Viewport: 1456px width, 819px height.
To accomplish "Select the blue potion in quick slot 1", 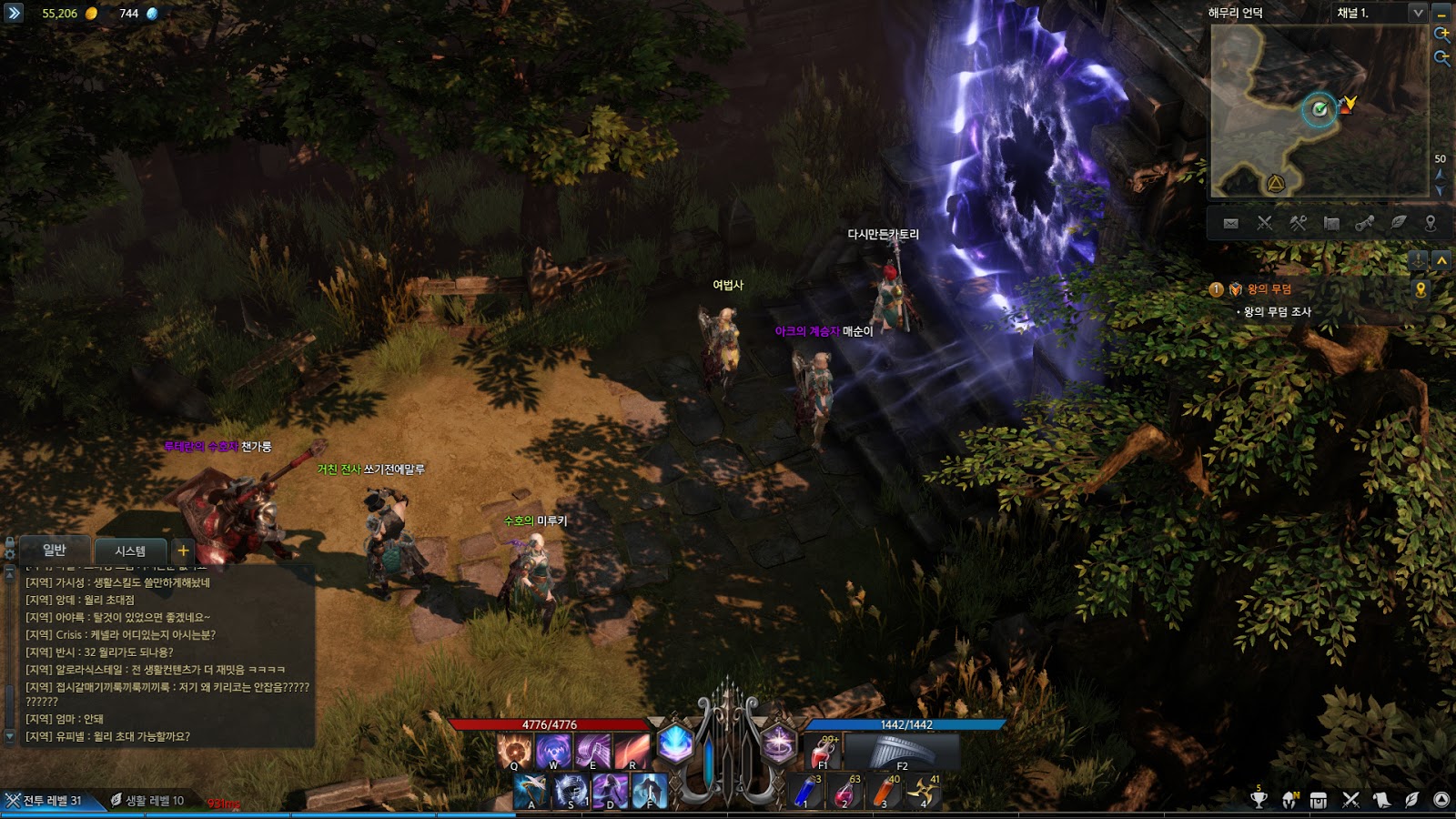I will point(805,792).
